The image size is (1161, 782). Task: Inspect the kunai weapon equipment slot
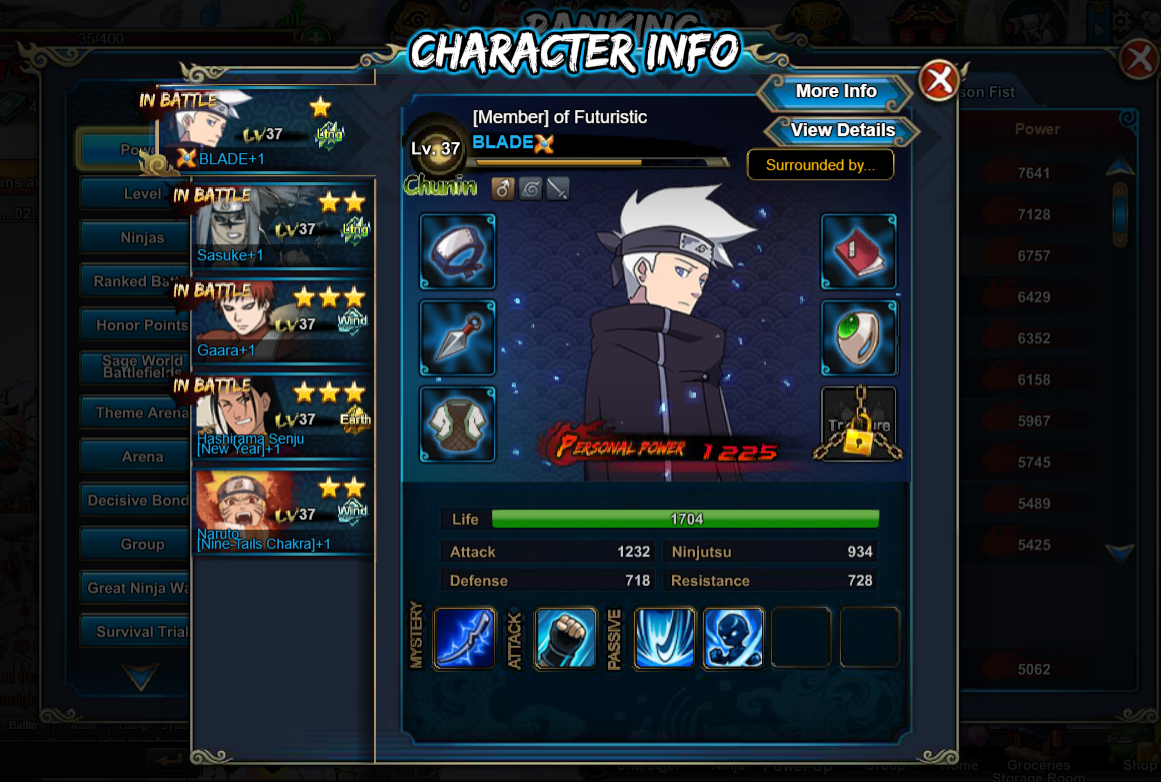point(458,338)
